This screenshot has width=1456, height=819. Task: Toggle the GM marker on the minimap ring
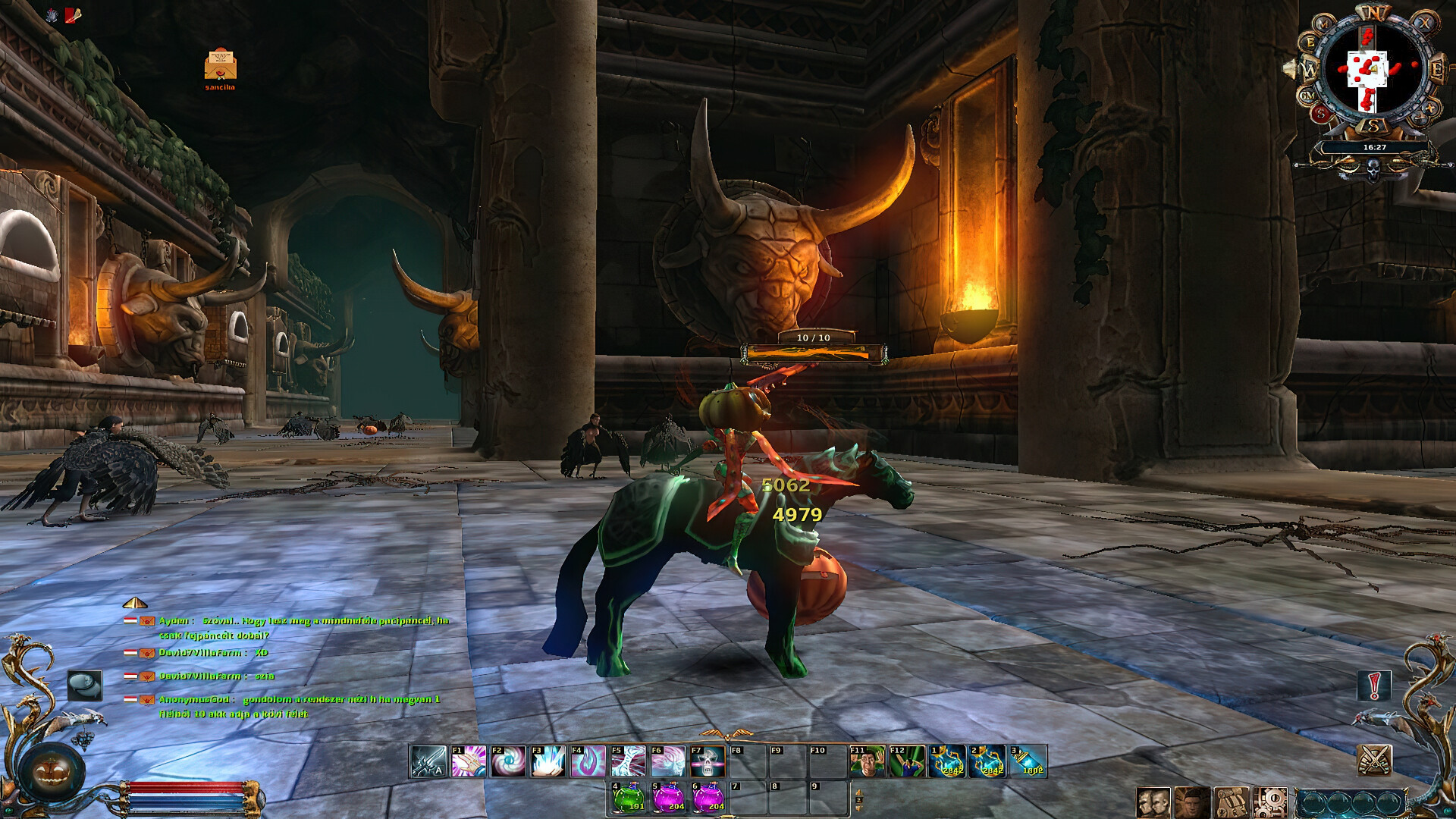point(1307,95)
